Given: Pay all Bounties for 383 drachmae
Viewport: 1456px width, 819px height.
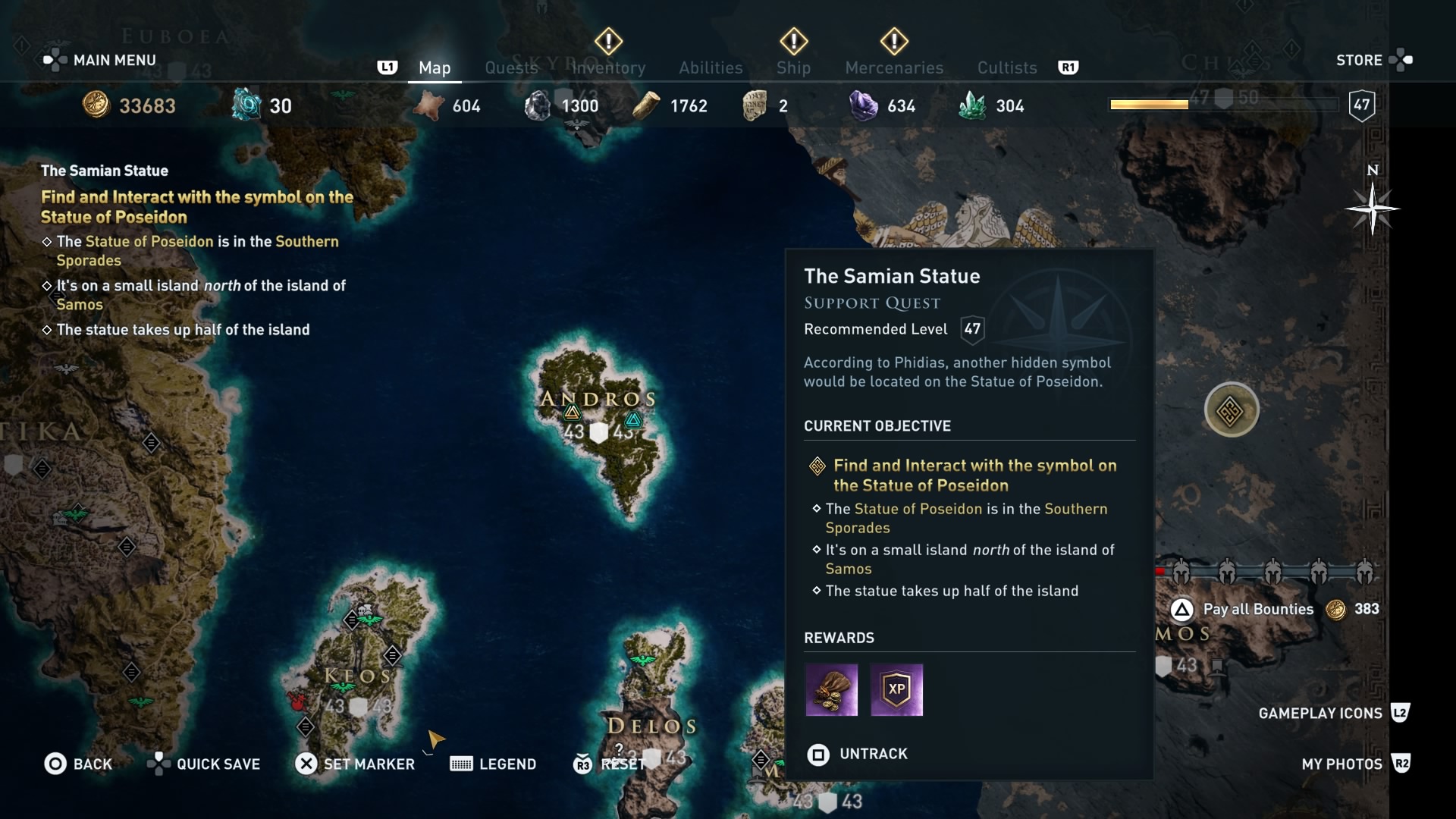Looking at the screenshot, I should coord(1258,609).
